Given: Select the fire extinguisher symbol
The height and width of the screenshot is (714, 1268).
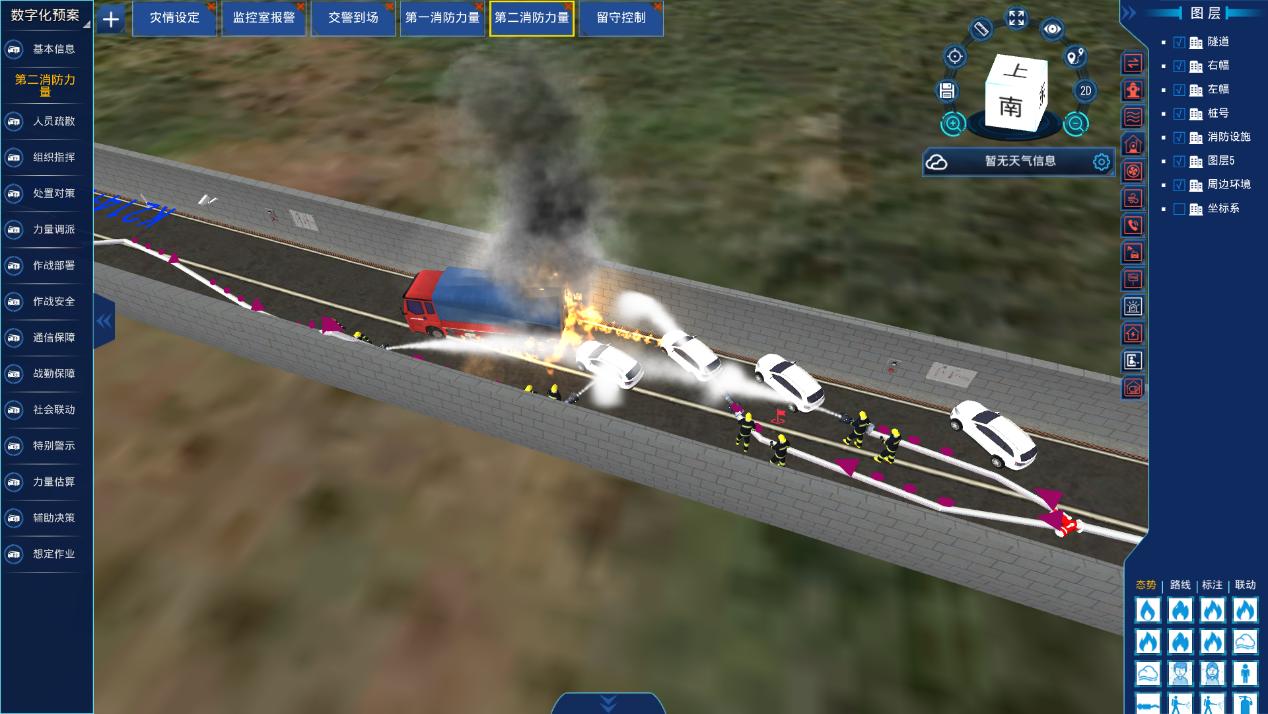Looking at the screenshot, I should point(1244,703).
